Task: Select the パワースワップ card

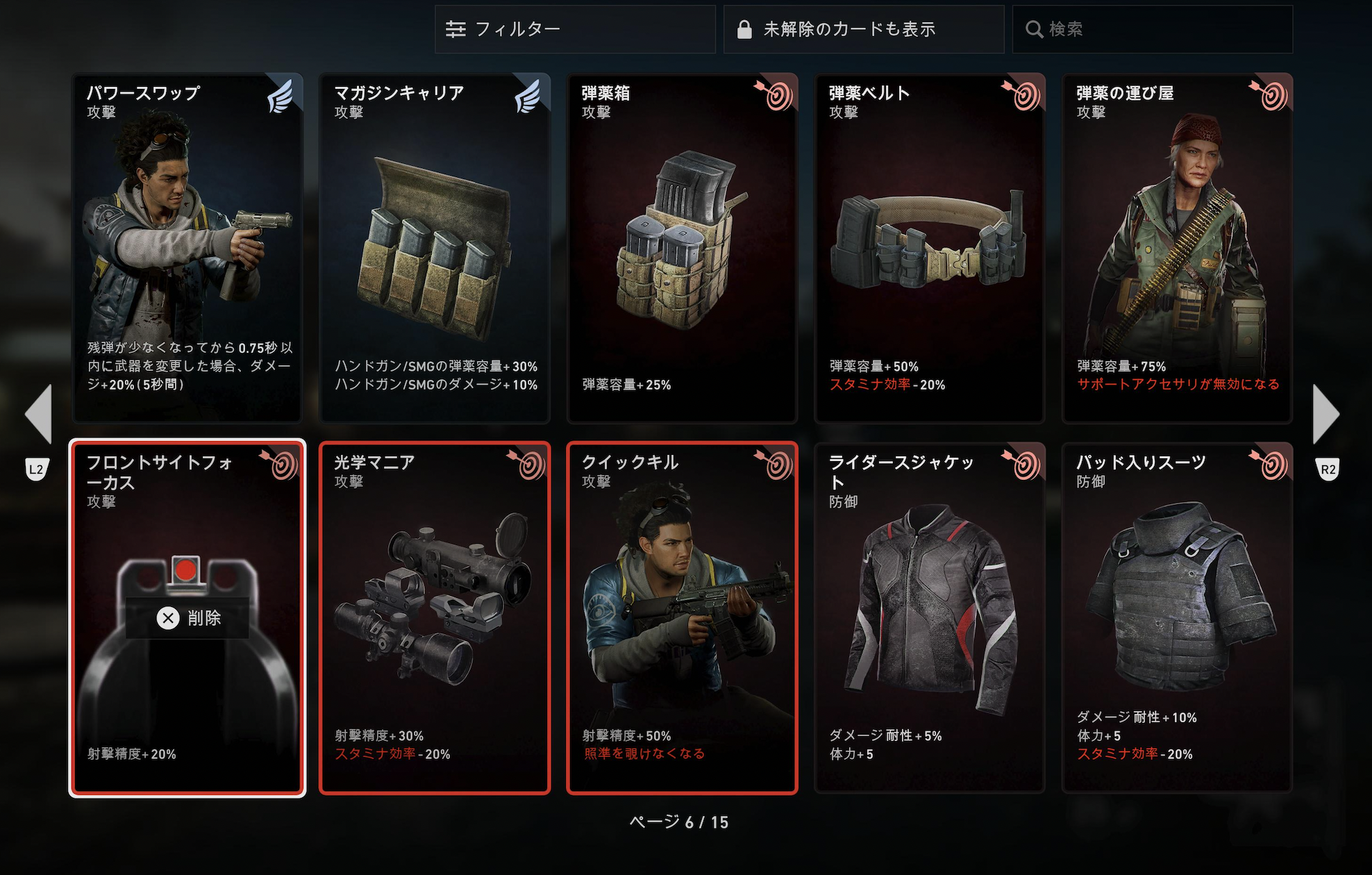Action: click(x=187, y=248)
